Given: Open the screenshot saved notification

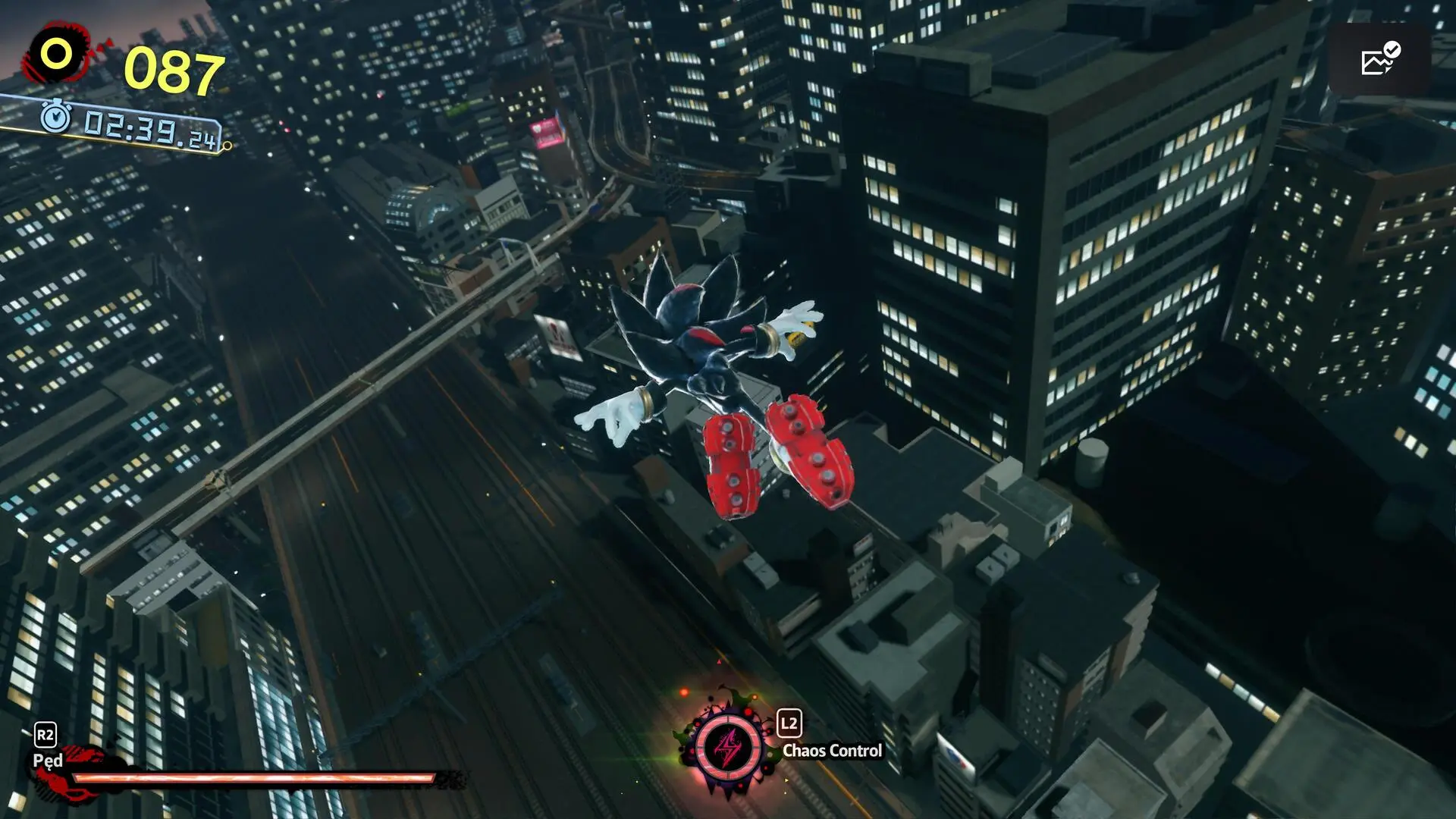Looking at the screenshot, I should (1379, 59).
